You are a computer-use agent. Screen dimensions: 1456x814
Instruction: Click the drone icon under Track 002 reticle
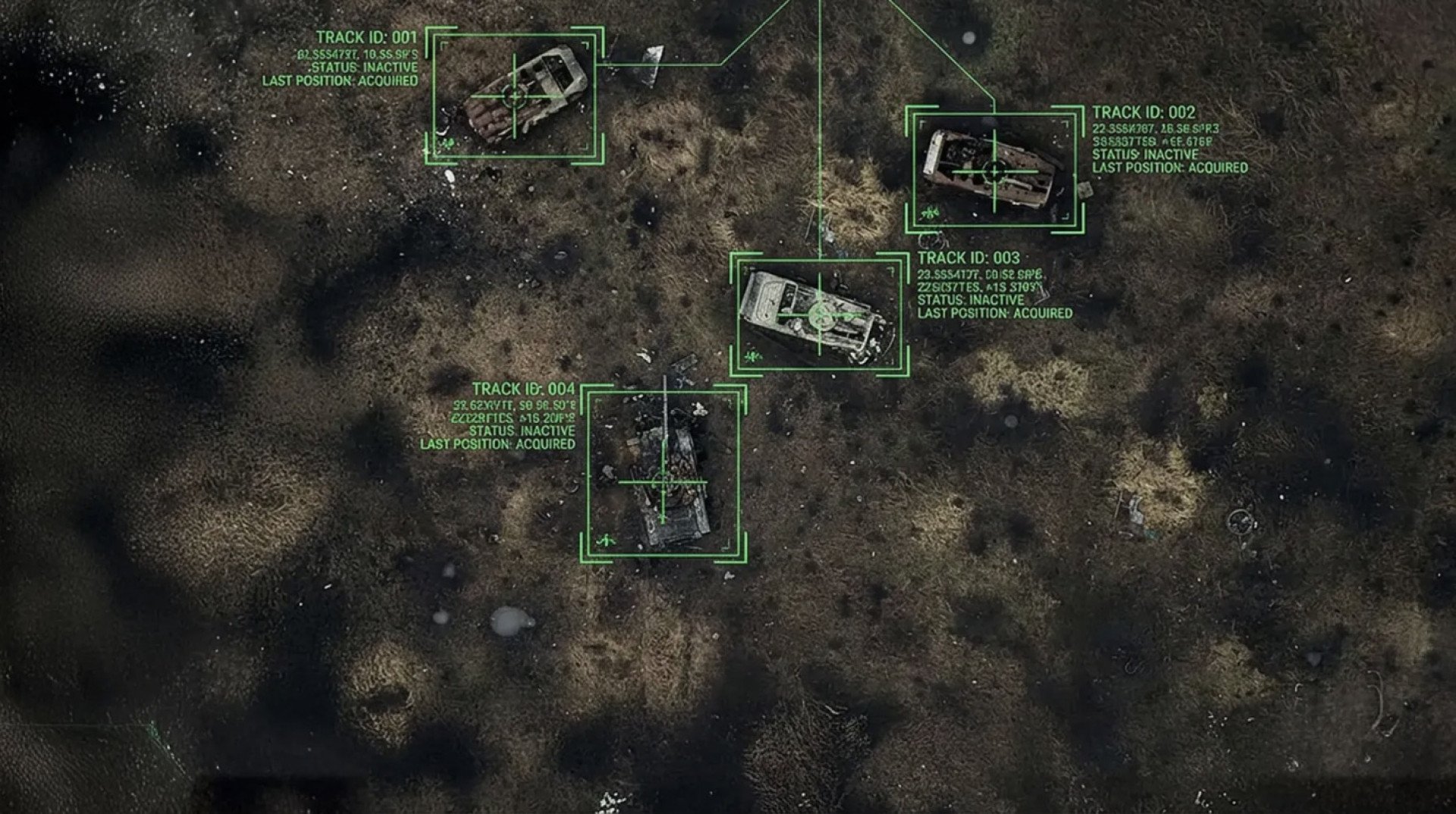[929, 213]
